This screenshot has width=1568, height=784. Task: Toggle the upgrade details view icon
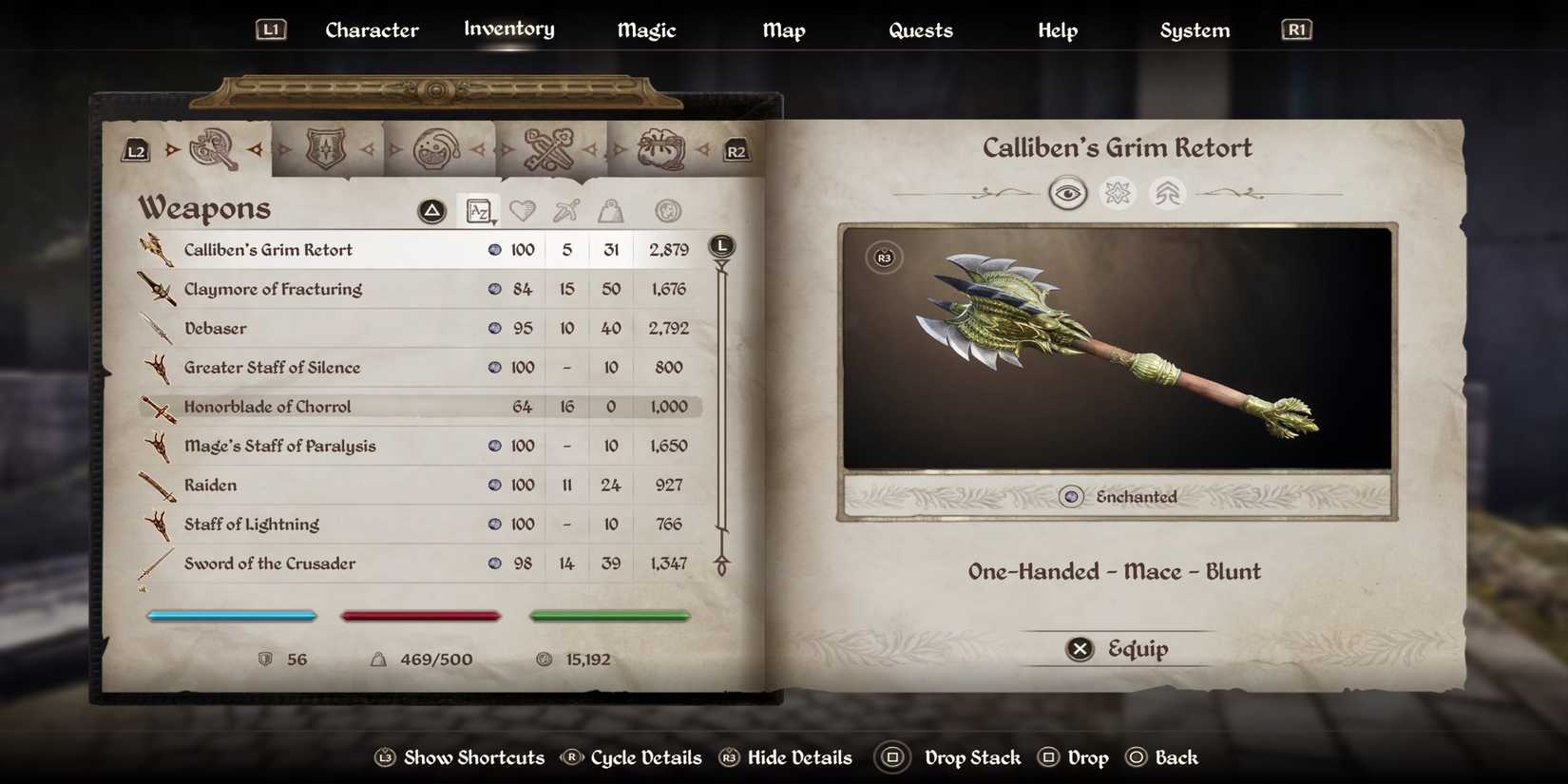1167,192
